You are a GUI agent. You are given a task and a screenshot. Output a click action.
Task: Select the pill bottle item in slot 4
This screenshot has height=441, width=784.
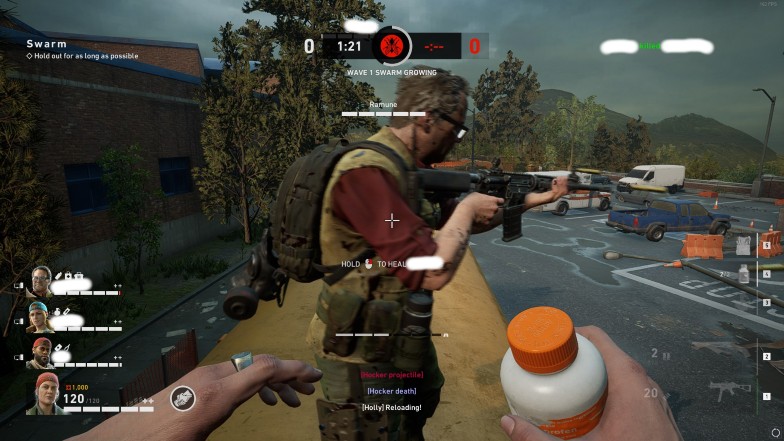point(744,274)
